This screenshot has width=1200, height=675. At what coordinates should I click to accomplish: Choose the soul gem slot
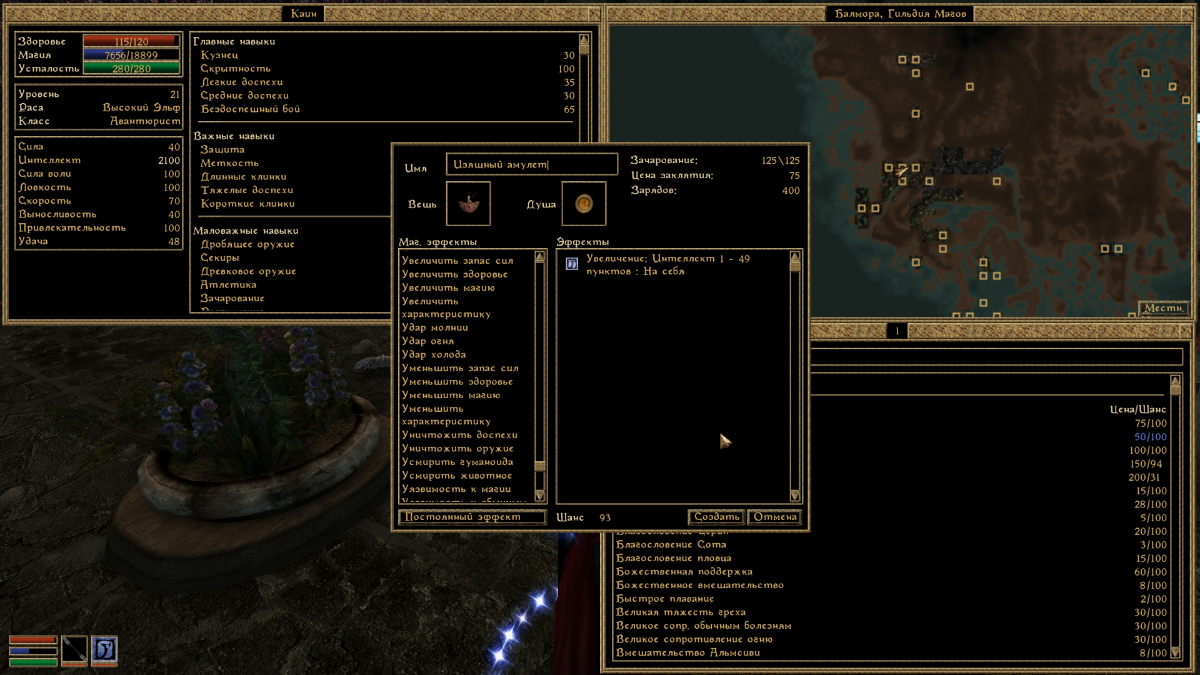(584, 204)
